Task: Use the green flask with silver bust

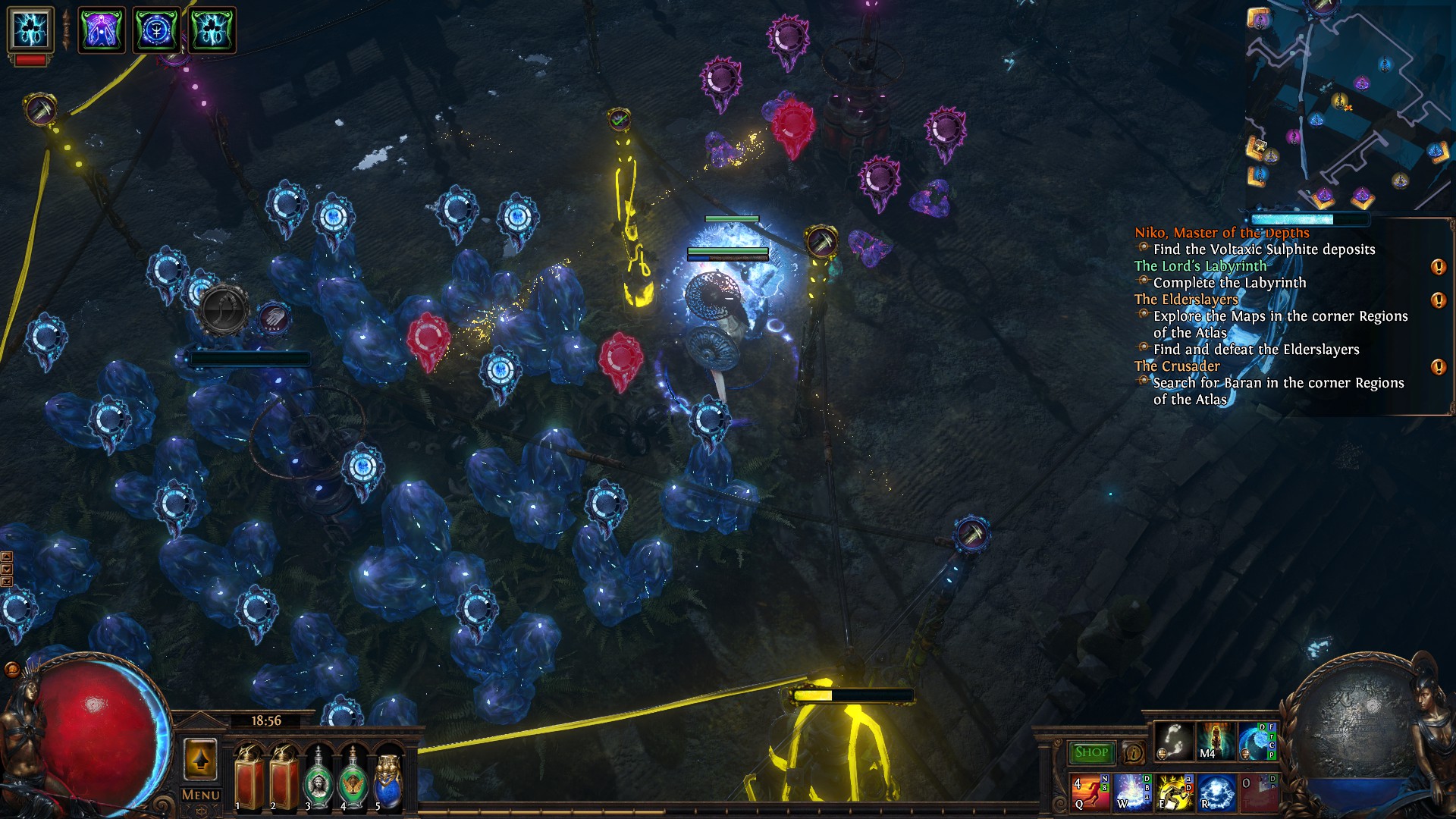Action: coord(318,780)
